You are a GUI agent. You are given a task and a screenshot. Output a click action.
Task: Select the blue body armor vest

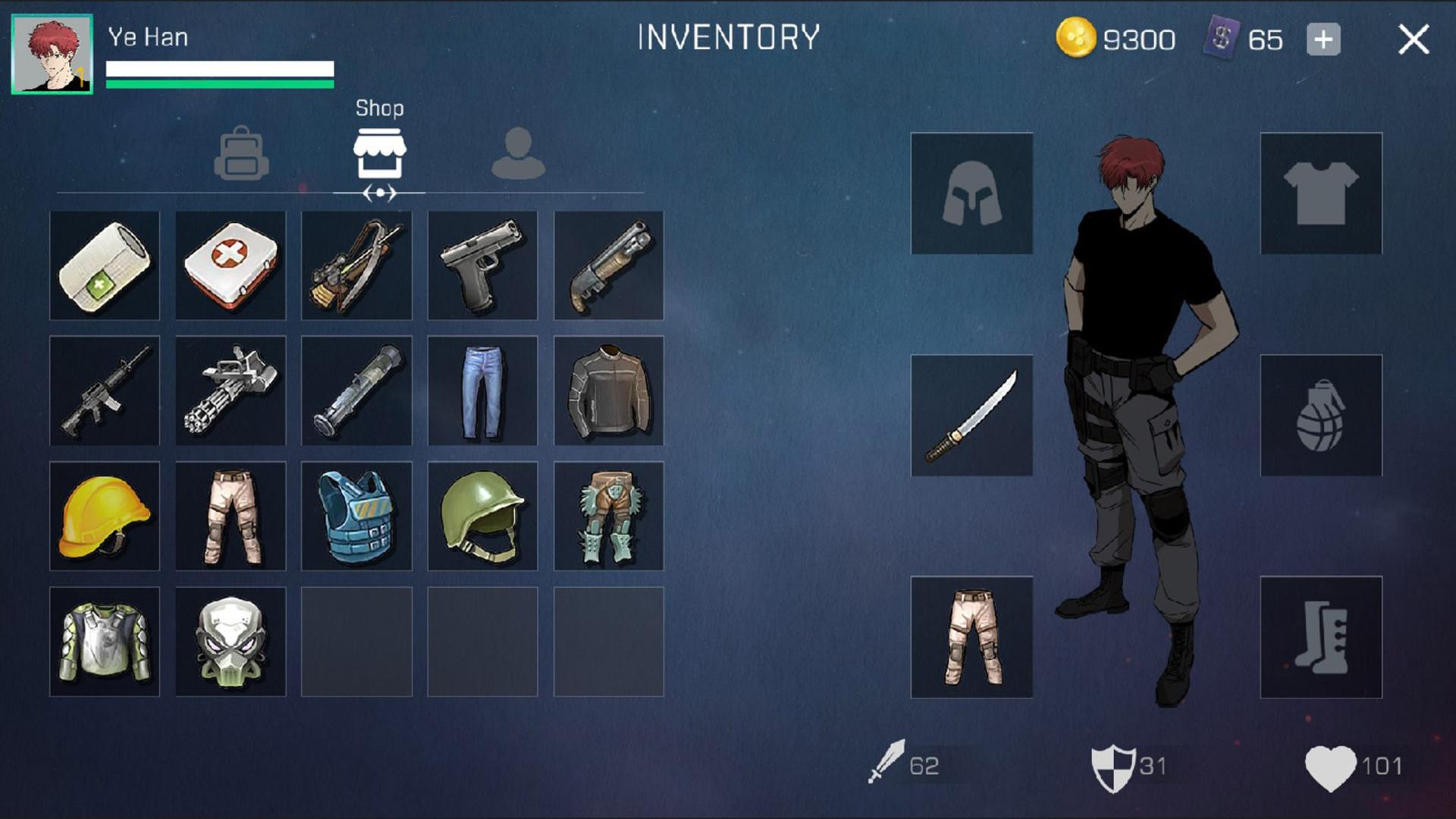356,516
